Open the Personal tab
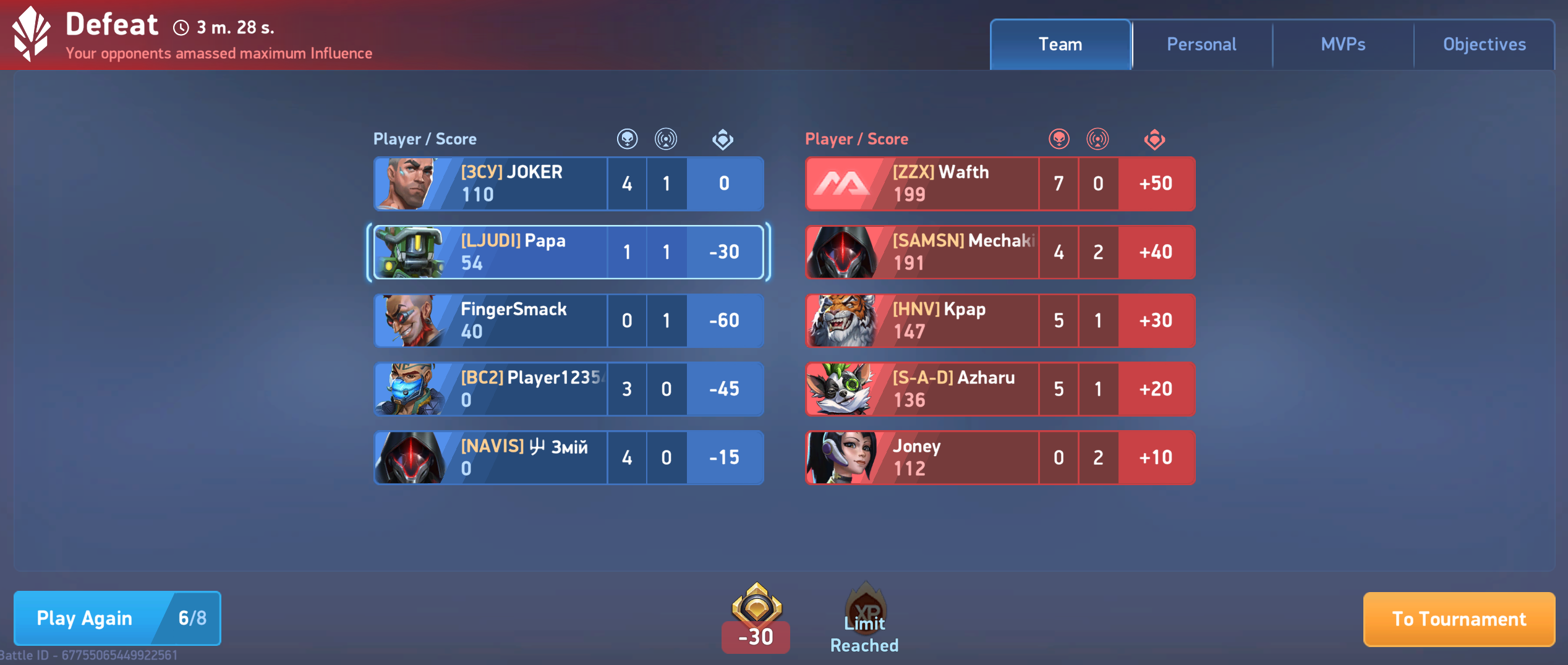 1201,44
